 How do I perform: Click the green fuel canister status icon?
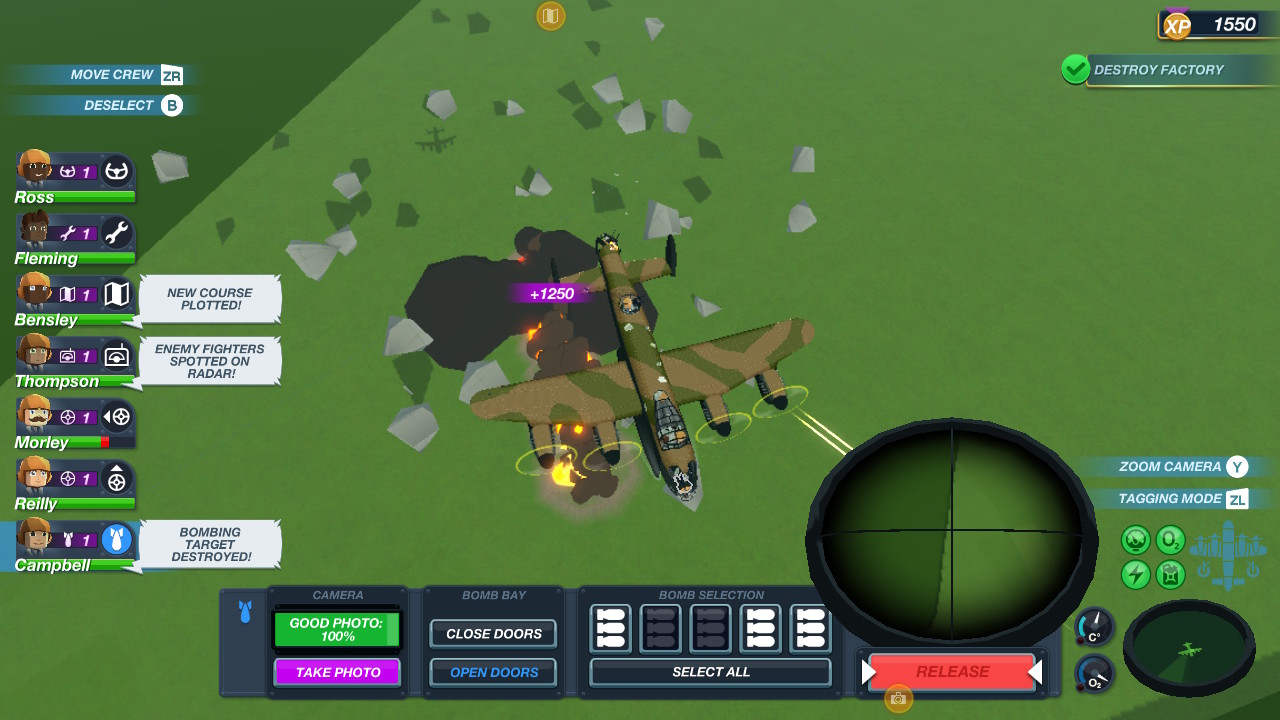click(x=1170, y=573)
